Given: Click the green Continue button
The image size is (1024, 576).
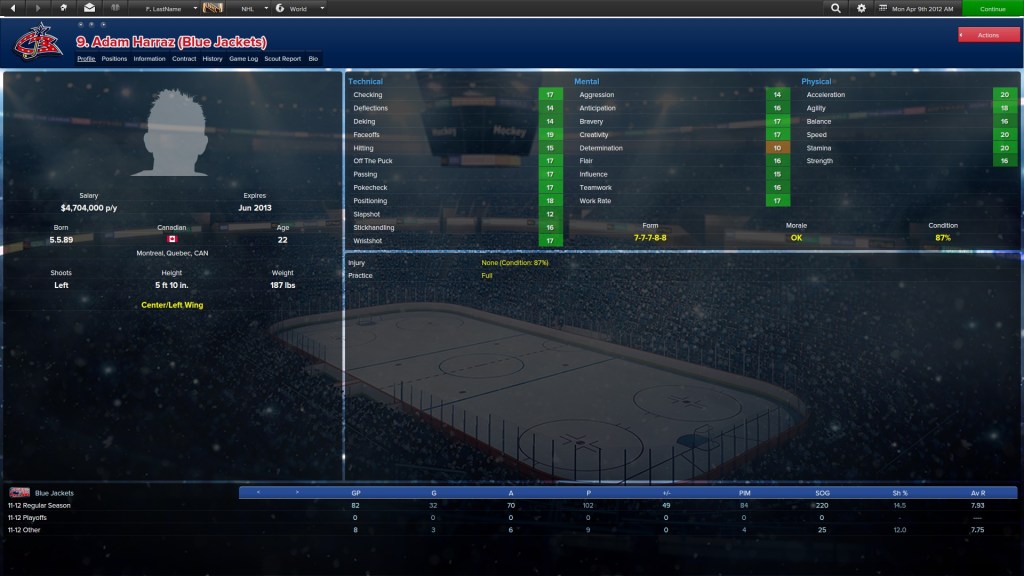Looking at the screenshot, I should (992, 8).
